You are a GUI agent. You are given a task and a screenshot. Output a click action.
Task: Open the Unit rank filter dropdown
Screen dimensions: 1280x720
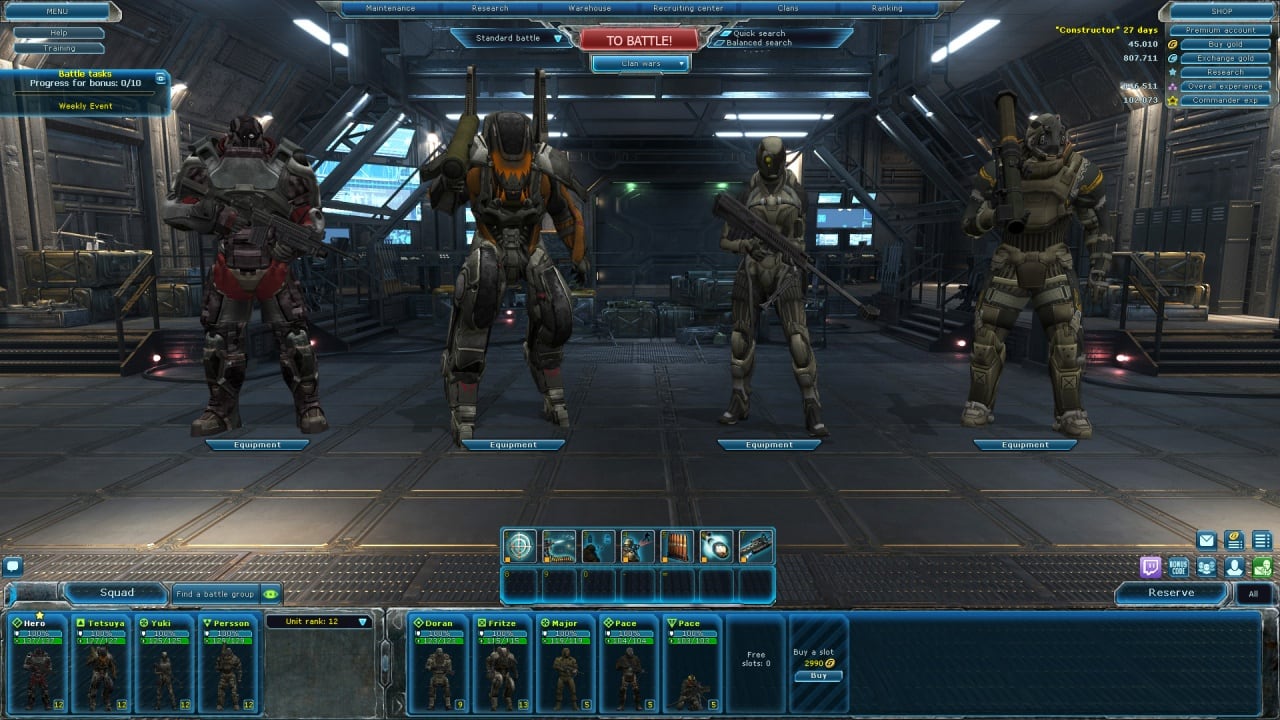click(318, 622)
